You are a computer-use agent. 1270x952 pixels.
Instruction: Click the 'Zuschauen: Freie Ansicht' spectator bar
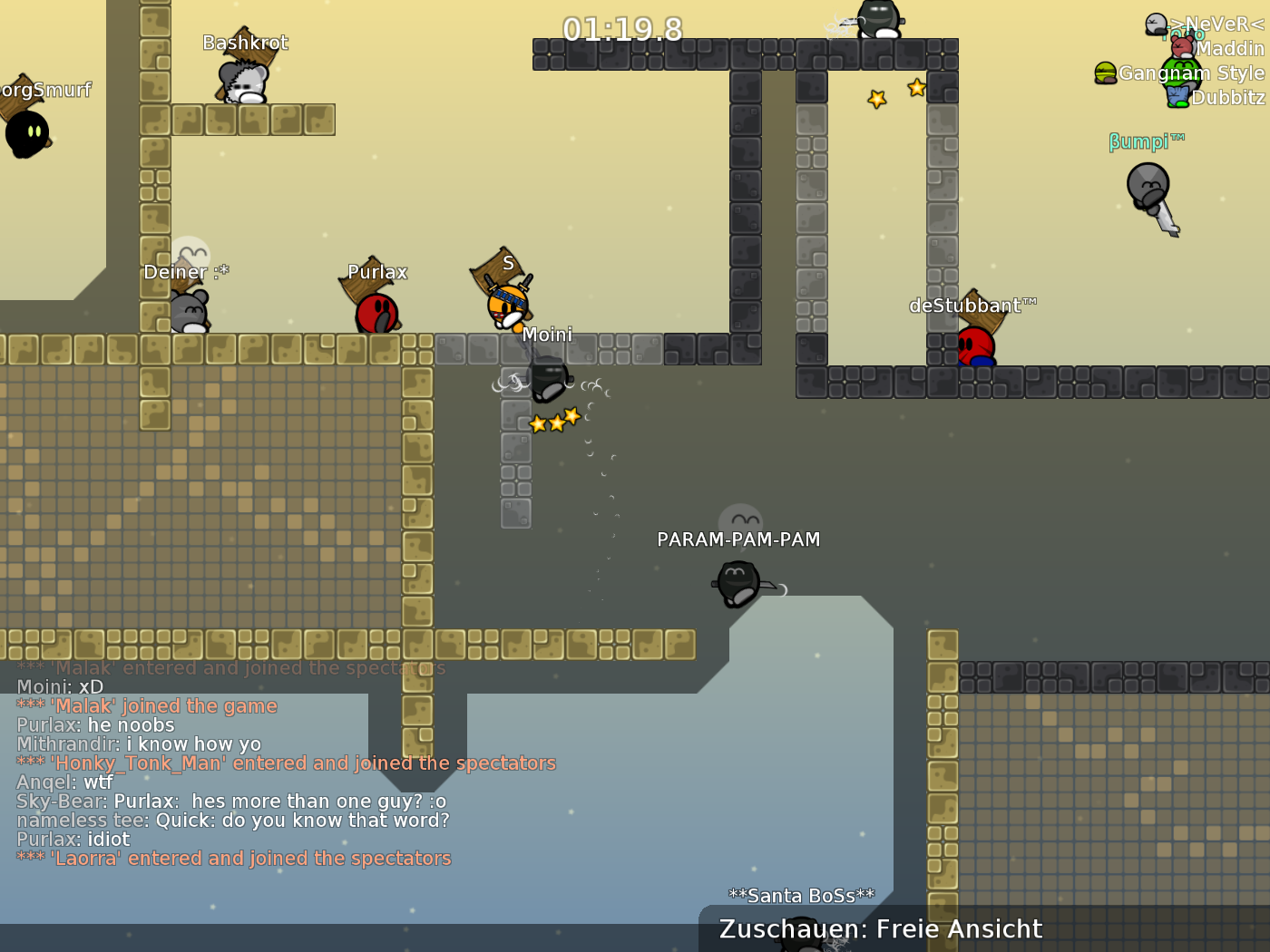tap(879, 928)
